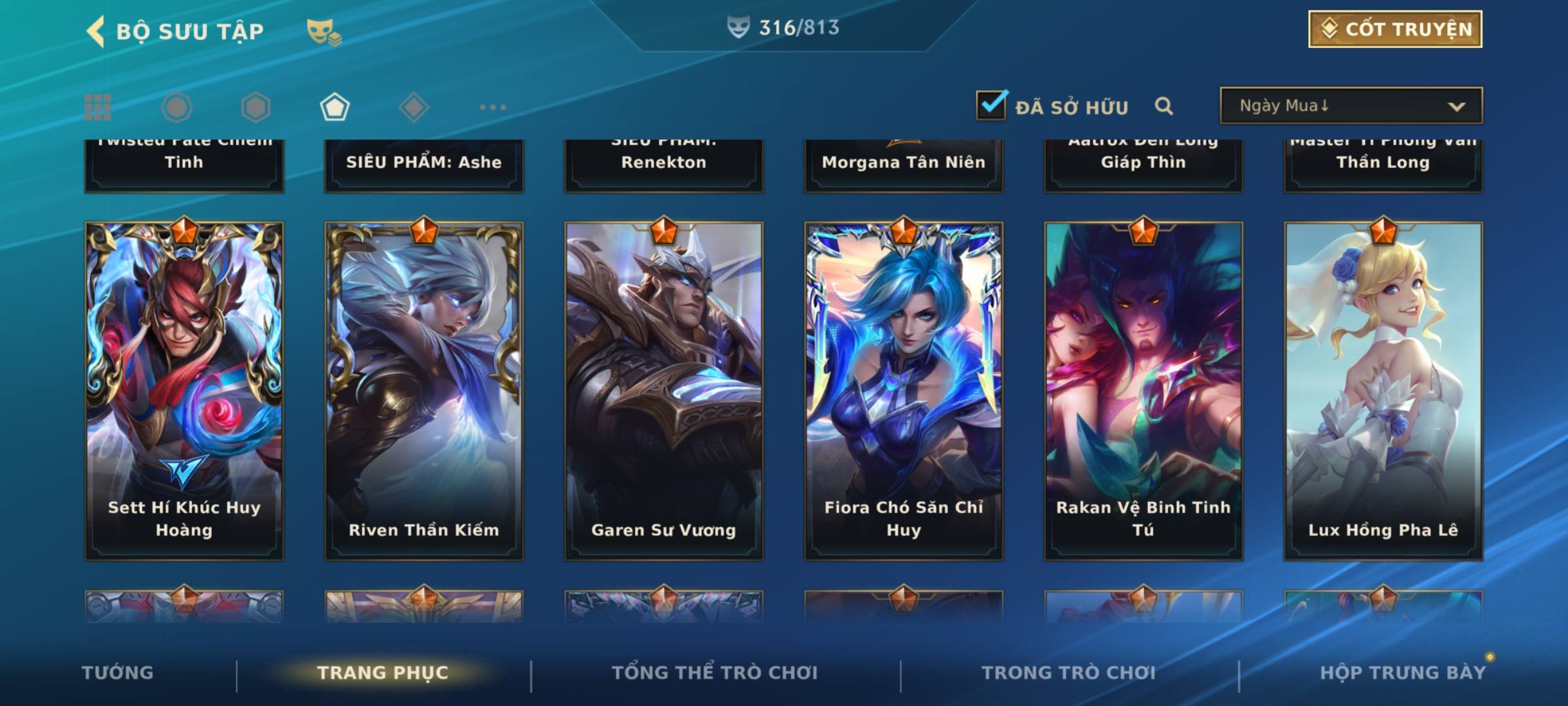Show more filters via three dots
The width and height of the screenshot is (1568, 706).
pyautogui.click(x=493, y=107)
